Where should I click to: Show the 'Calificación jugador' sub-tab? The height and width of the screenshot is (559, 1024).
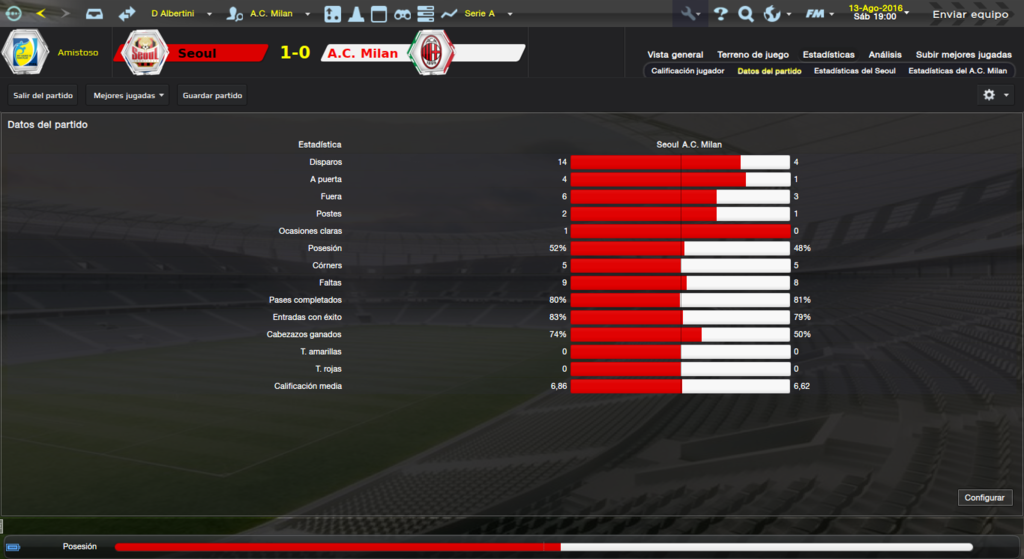(x=687, y=72)
